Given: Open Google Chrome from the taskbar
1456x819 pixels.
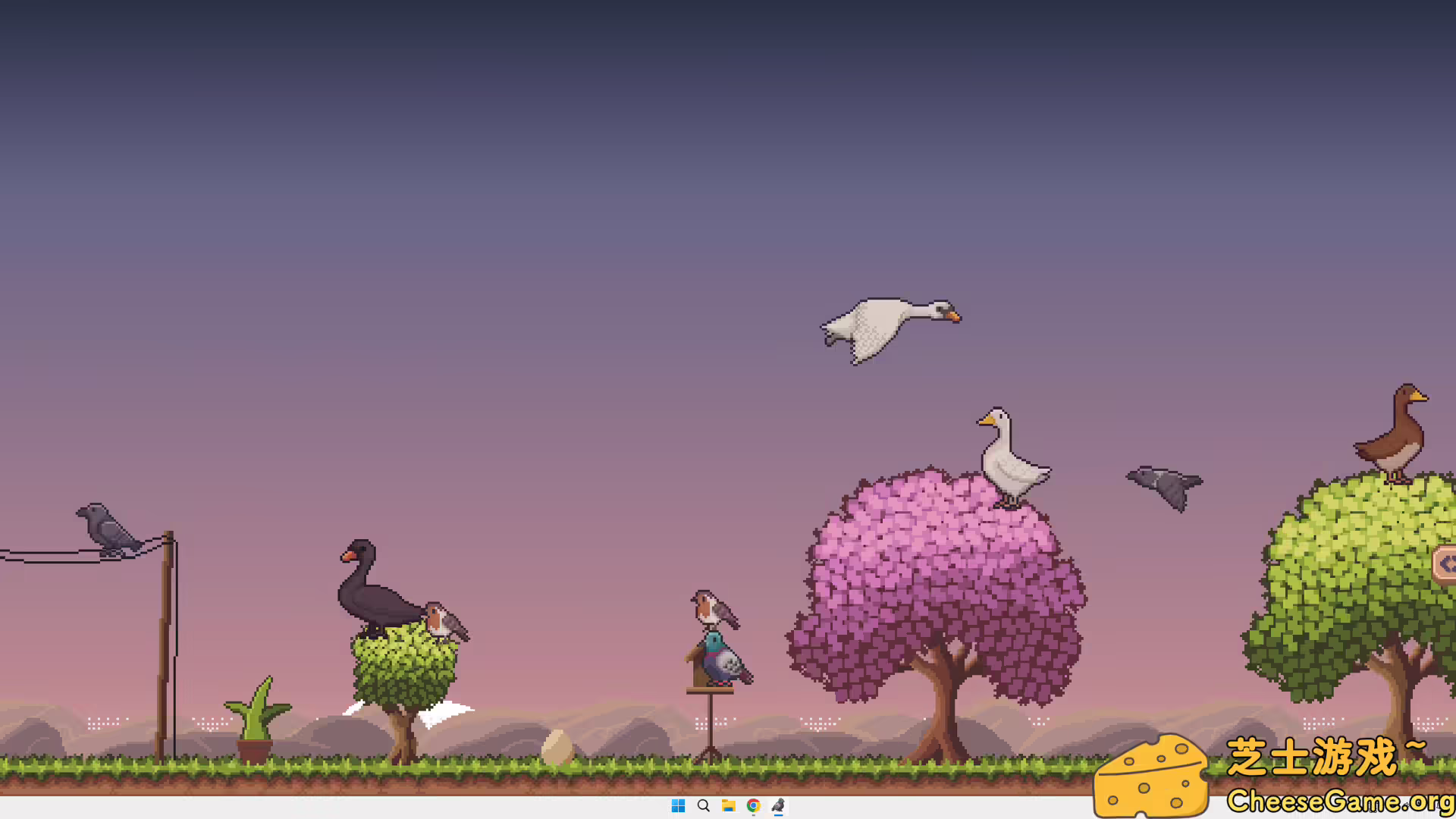Looking at the screenshot, I should pyautogui.click(x=752, y=806).
